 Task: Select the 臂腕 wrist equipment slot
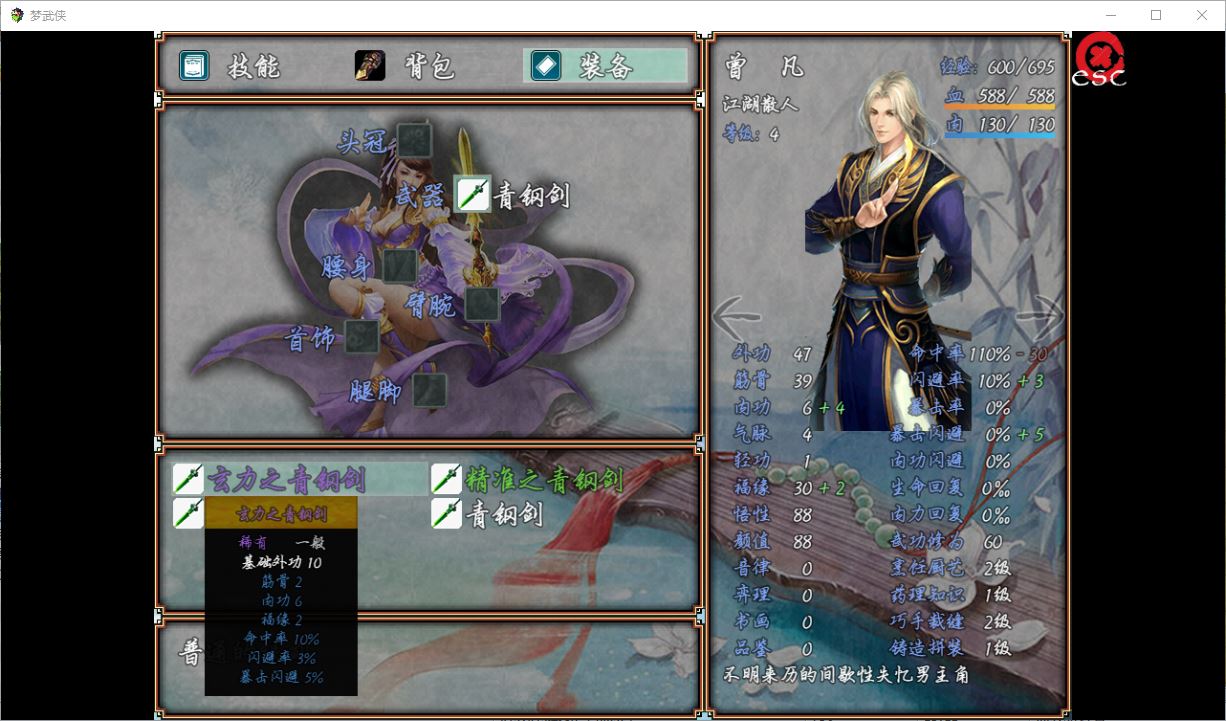click(x=482, y=303)
